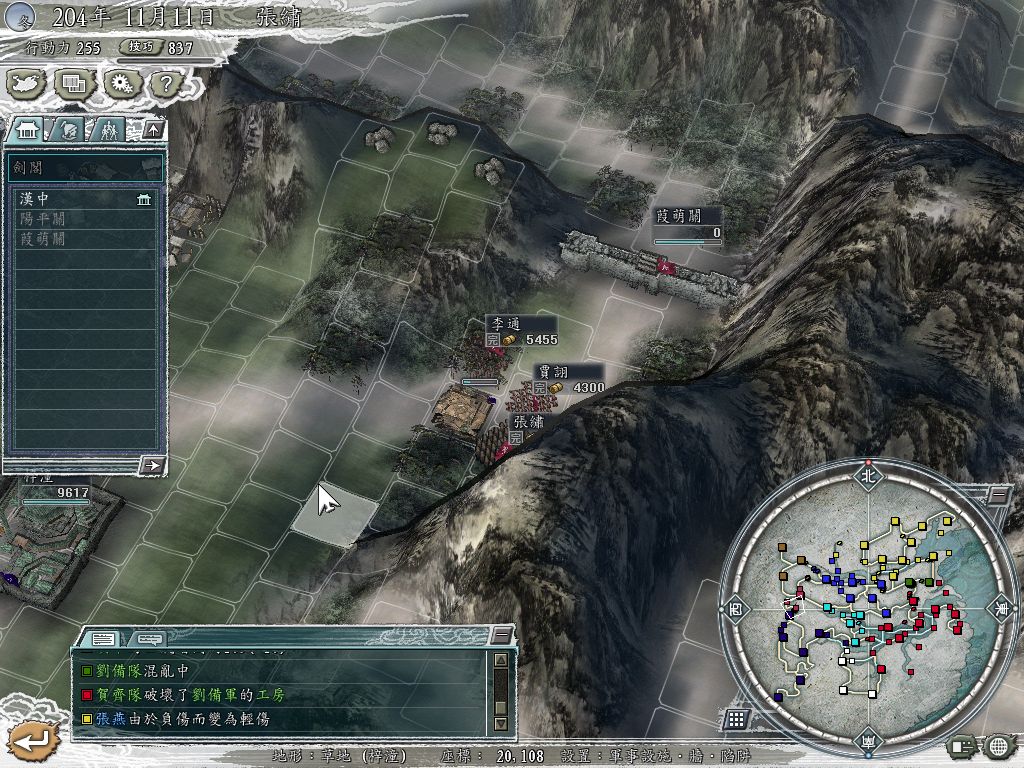The width and height of the screenshot is (1024, 768).
Task: Switch to the city building tab
Action: tap(27, 129)
